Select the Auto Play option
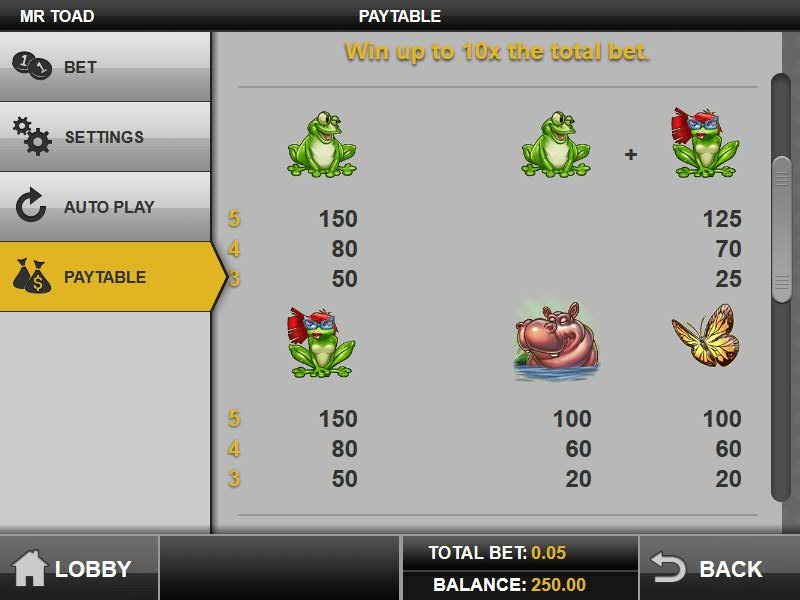The height and width of the screenshot is (600, 800). point(105,207)
